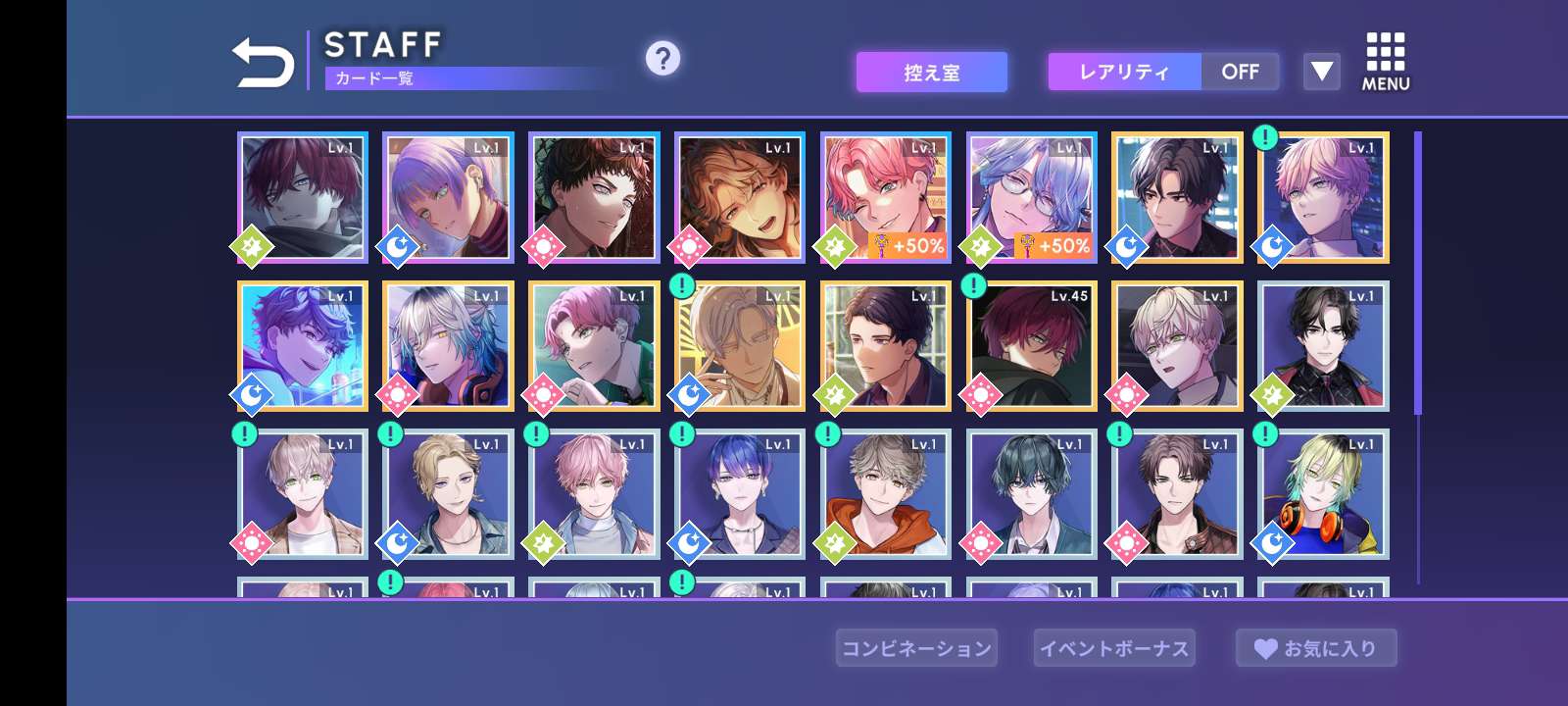
Task: Select the orange hoodie character card
Action: (x=885, y=494)
